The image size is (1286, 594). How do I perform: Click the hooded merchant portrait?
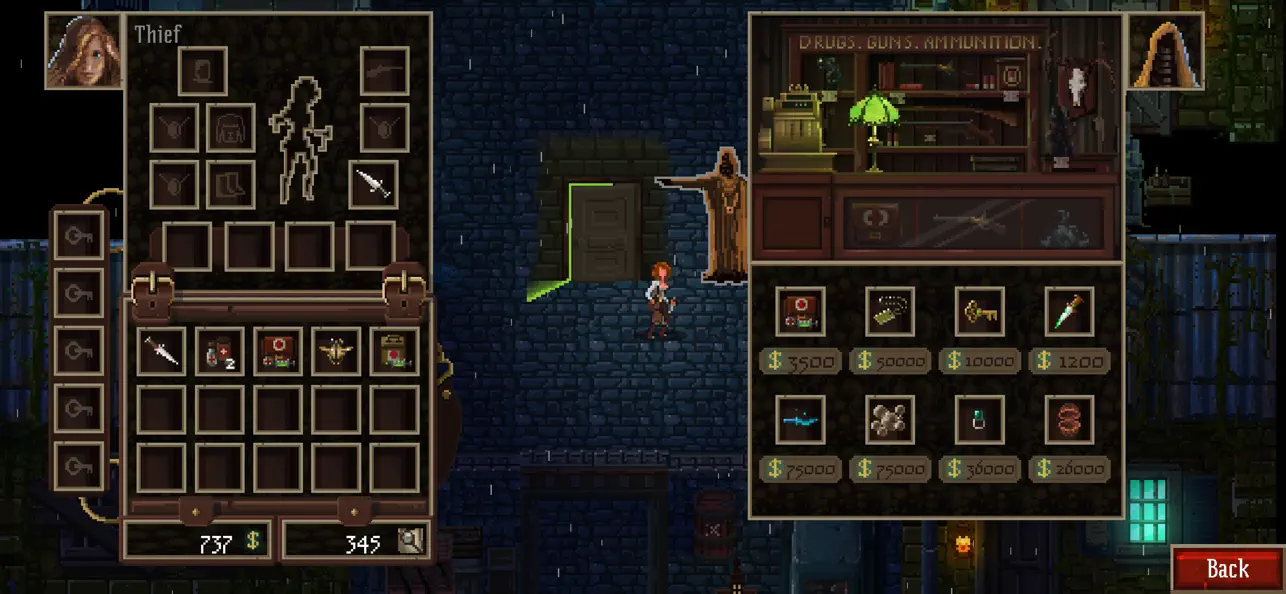(x=1165, y=51)
